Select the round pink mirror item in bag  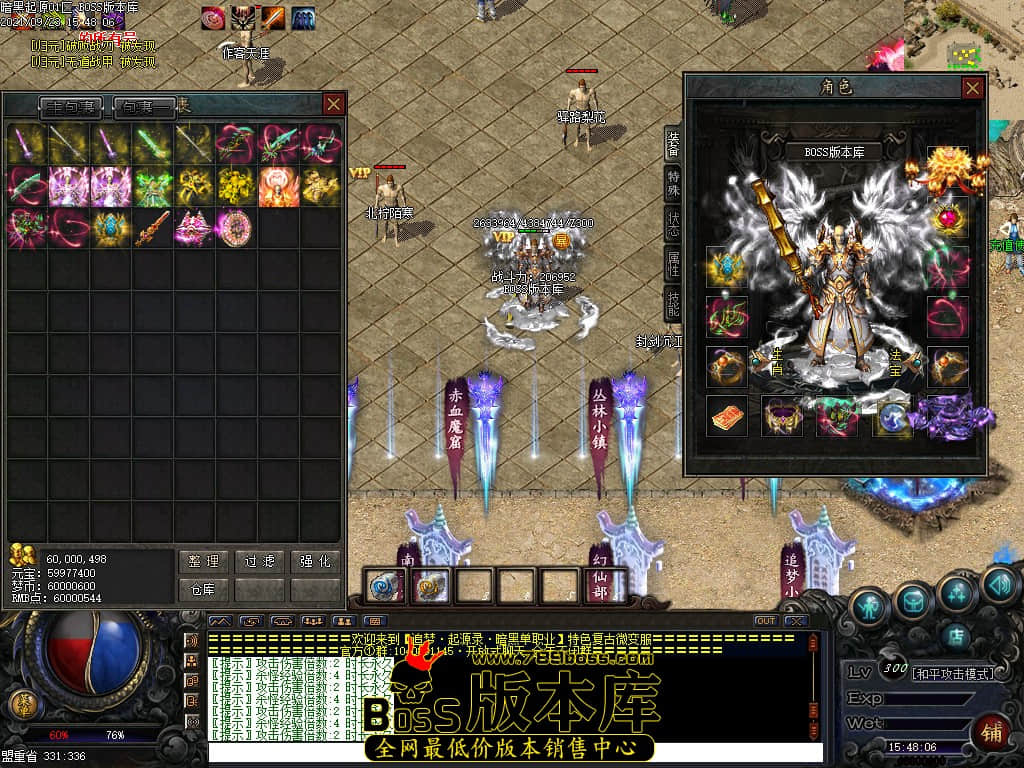pyautogui.click(x=236, y=227)
